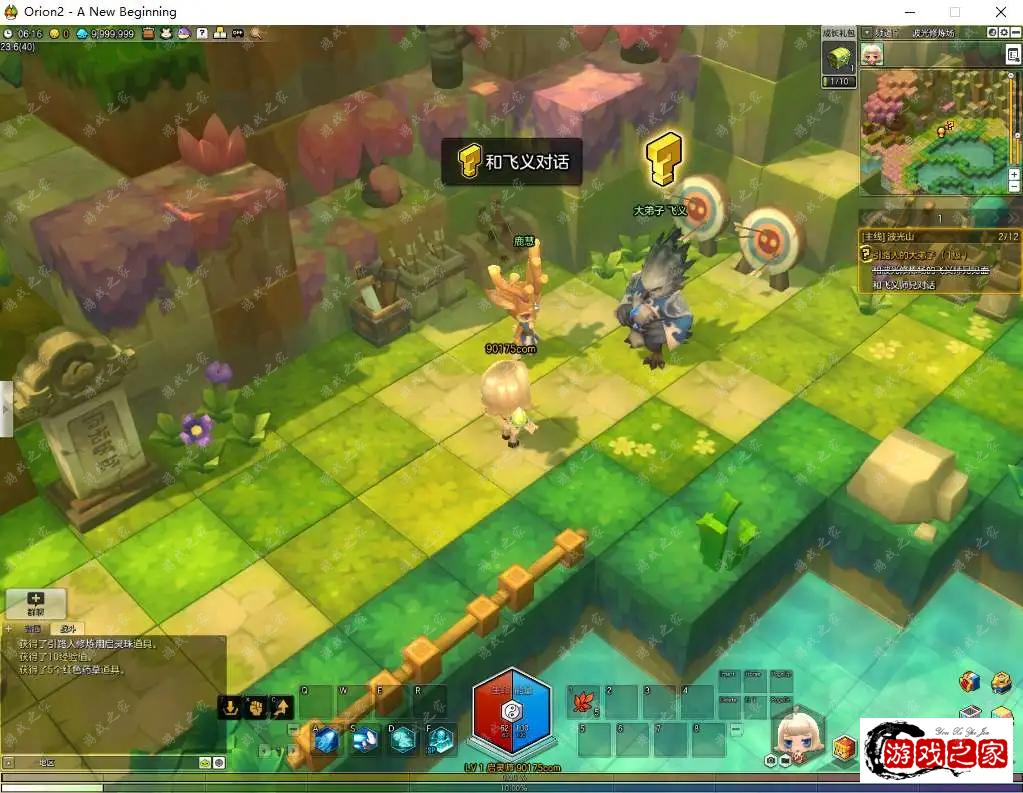Click the jump up-arrow action icon

[x=281, y=707]
